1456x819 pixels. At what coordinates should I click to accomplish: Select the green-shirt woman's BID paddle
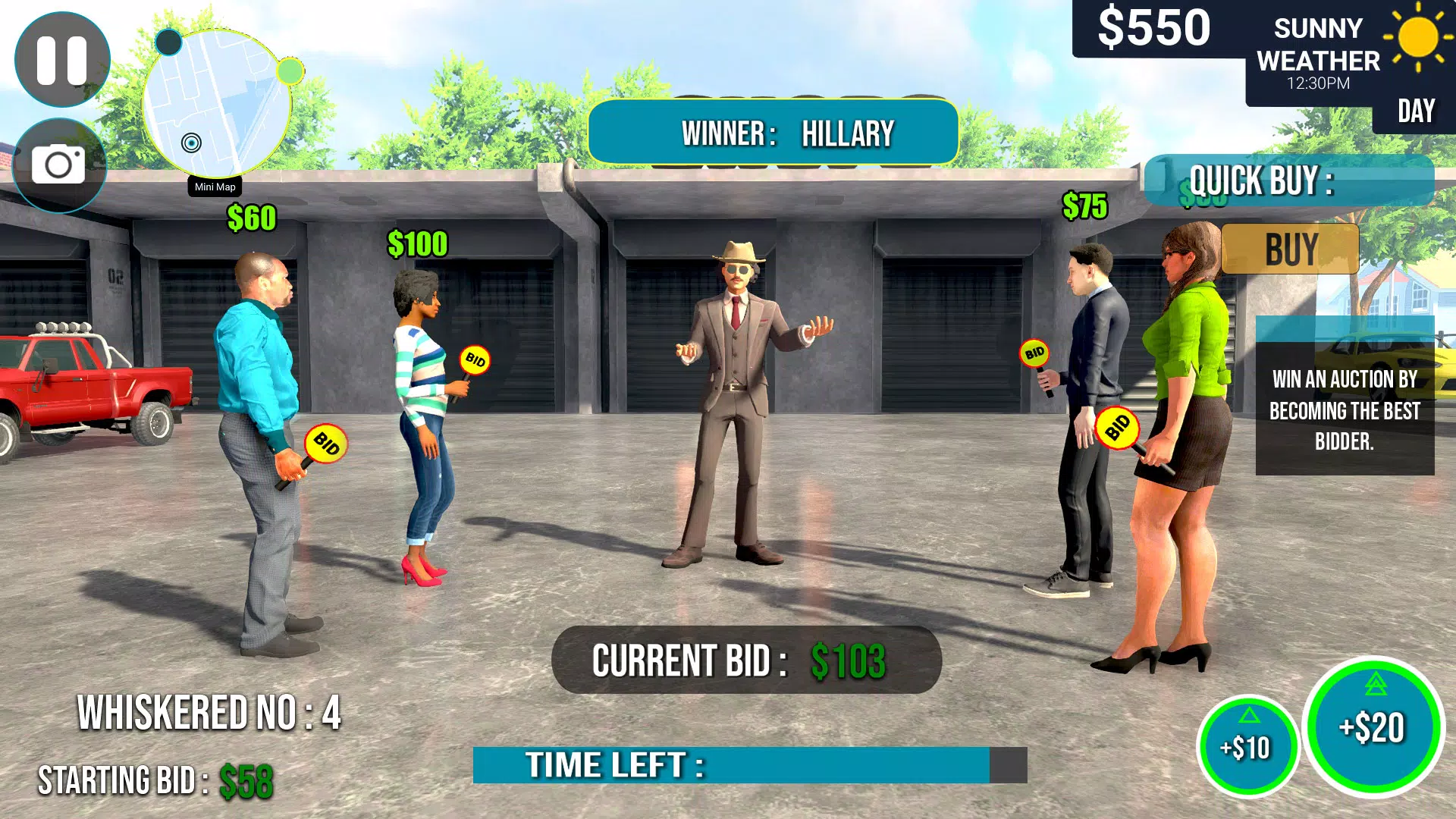[1119, 428]
